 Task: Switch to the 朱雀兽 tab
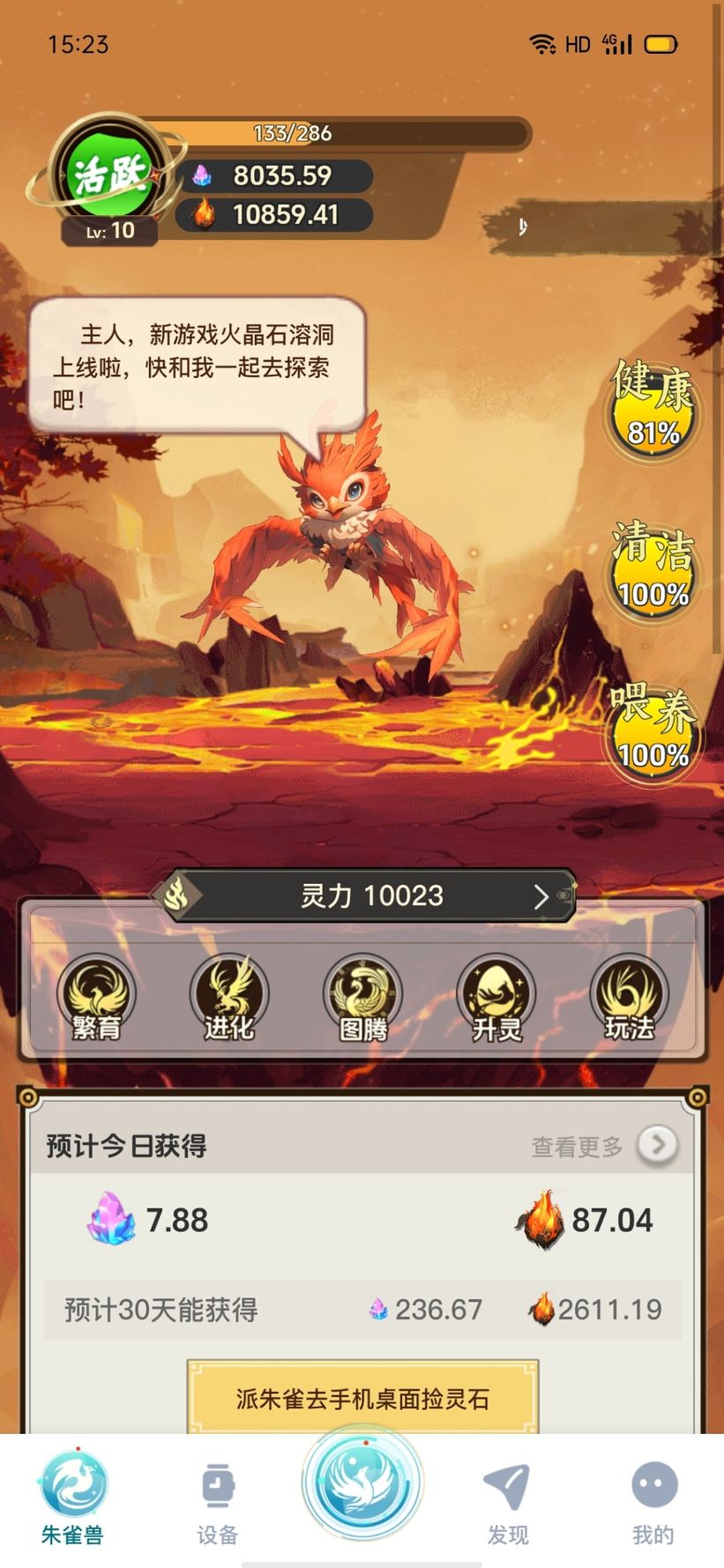pos(72,1498)
